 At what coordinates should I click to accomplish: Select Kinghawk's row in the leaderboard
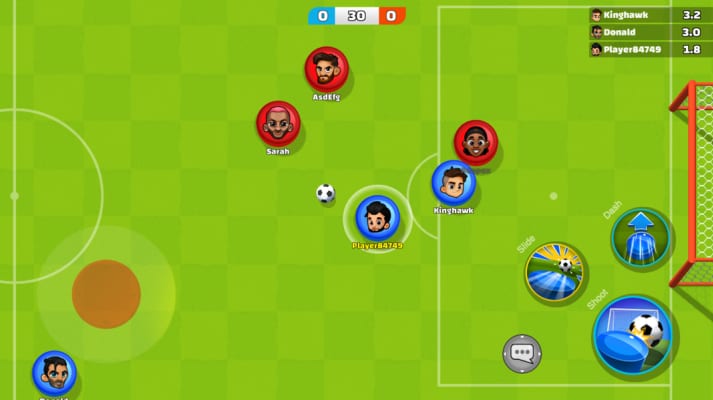pos(649,15)
